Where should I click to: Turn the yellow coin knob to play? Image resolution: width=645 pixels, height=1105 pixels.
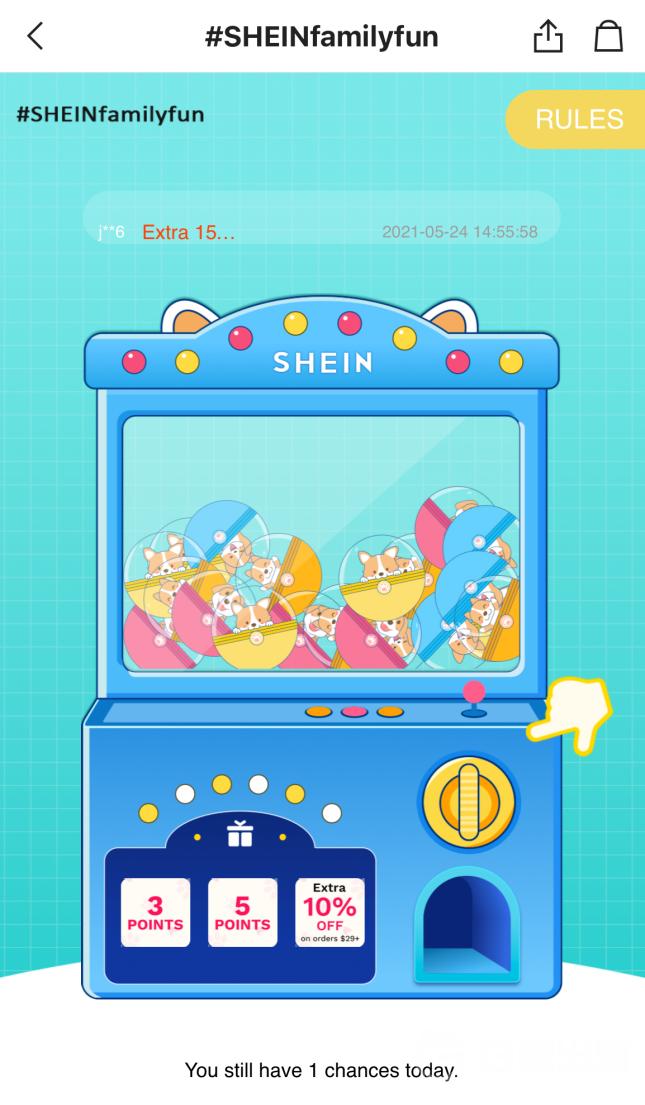(x=468, y=802)
